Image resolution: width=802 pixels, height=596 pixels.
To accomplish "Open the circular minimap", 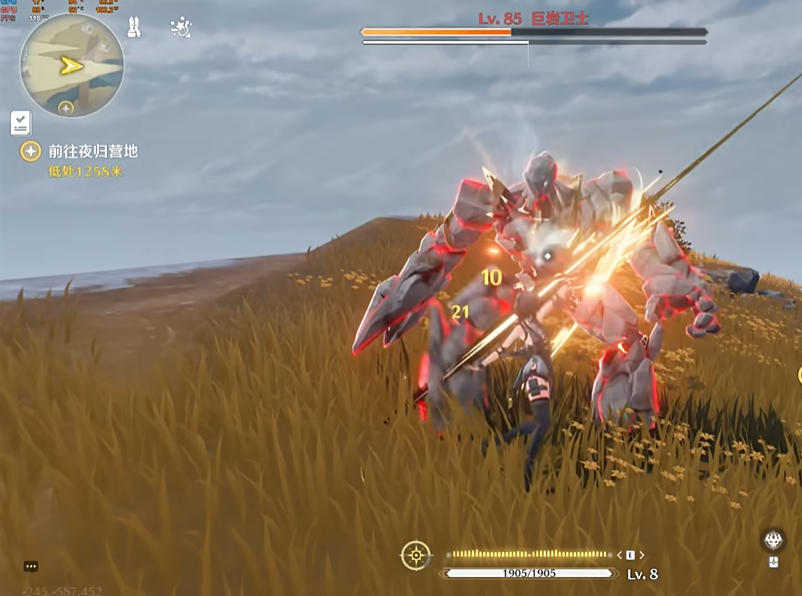I will [71, 66].
